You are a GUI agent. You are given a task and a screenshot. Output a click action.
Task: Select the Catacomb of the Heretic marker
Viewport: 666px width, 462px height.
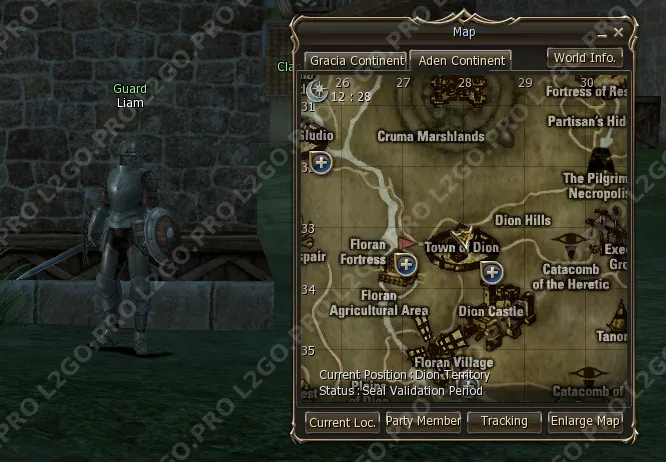pos(570,245)
